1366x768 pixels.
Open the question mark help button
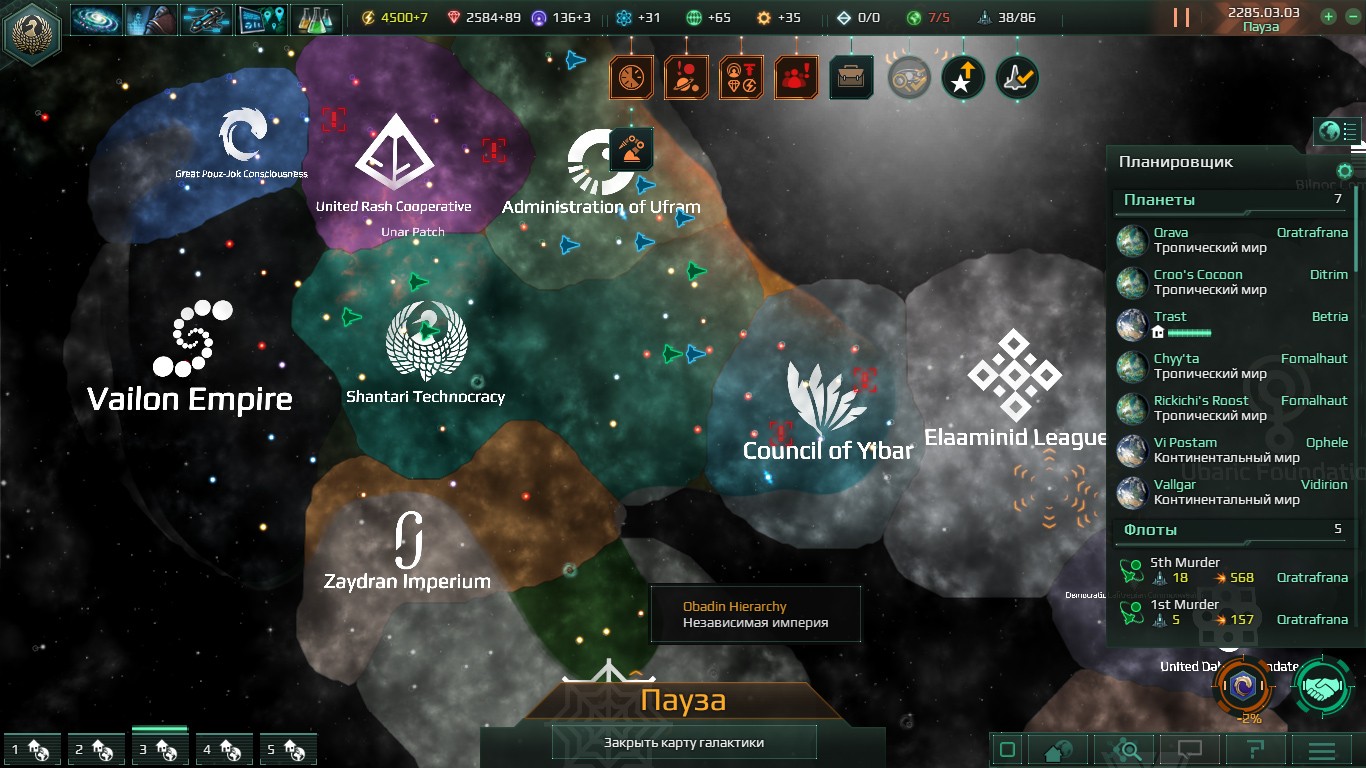pos(1255,750)
